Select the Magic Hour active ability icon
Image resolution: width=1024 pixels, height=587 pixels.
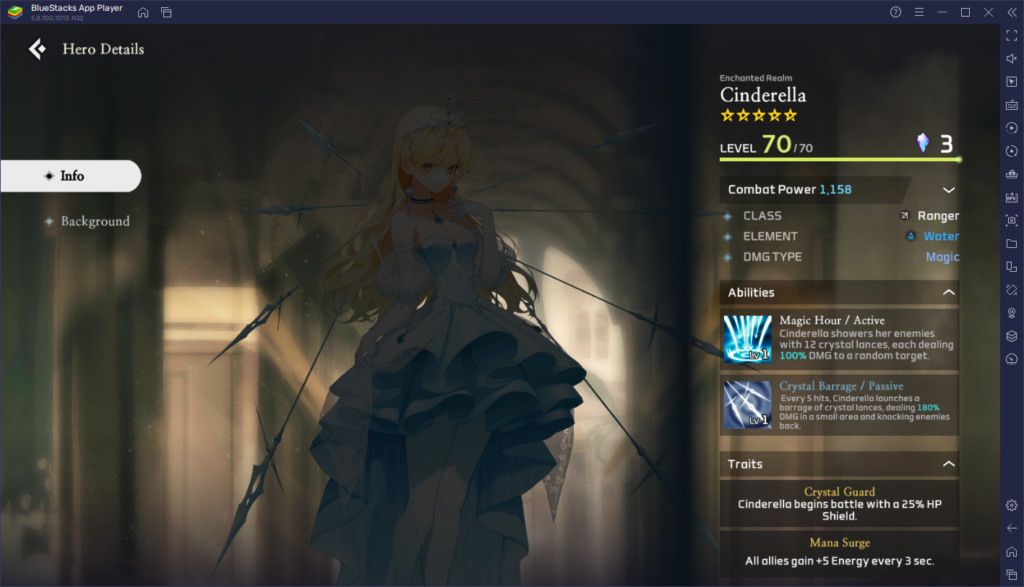click(747, 339)
